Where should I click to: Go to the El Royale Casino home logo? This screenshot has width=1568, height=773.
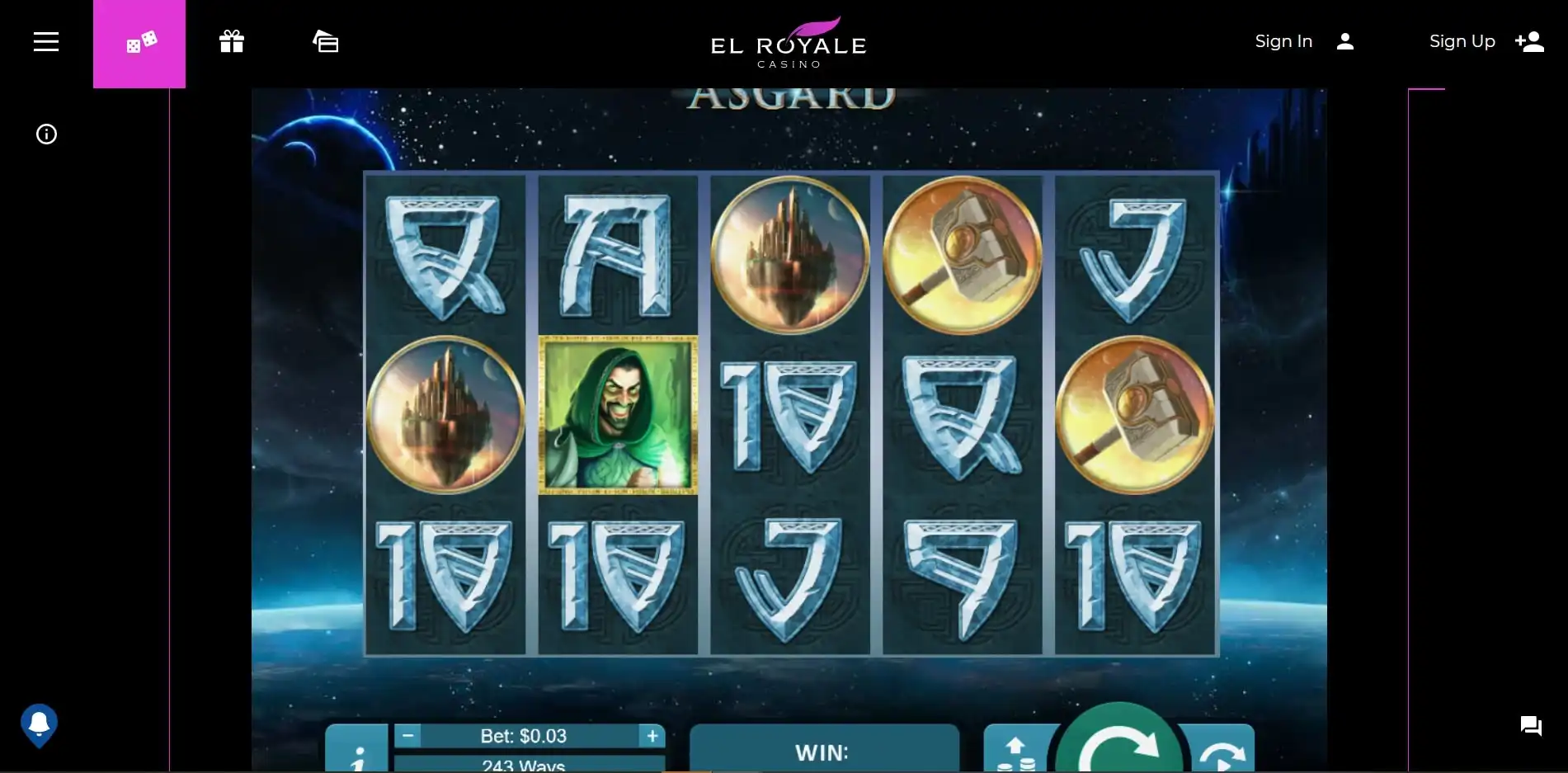pyautogui.click(x=789, y=43)
